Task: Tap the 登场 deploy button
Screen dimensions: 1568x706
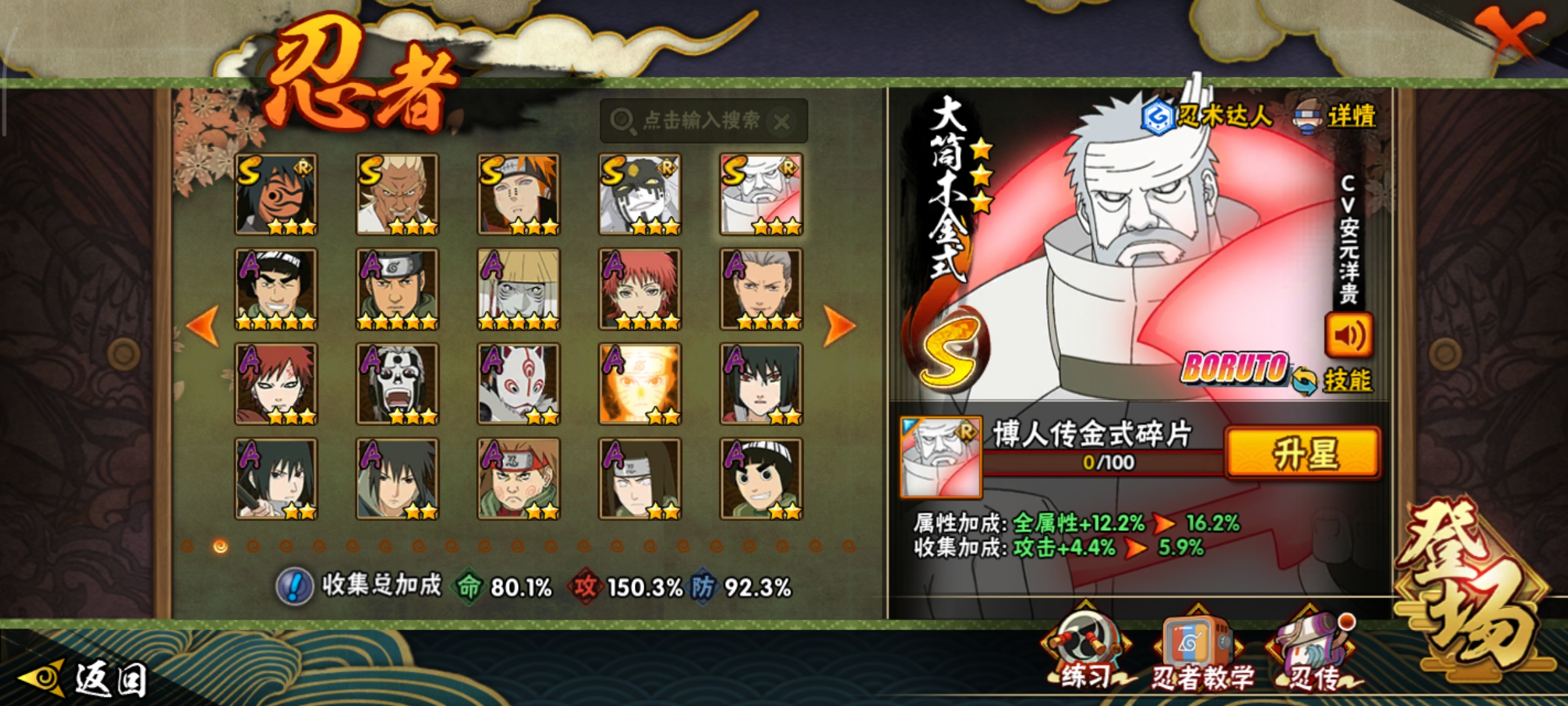Action: point(1473,588)
